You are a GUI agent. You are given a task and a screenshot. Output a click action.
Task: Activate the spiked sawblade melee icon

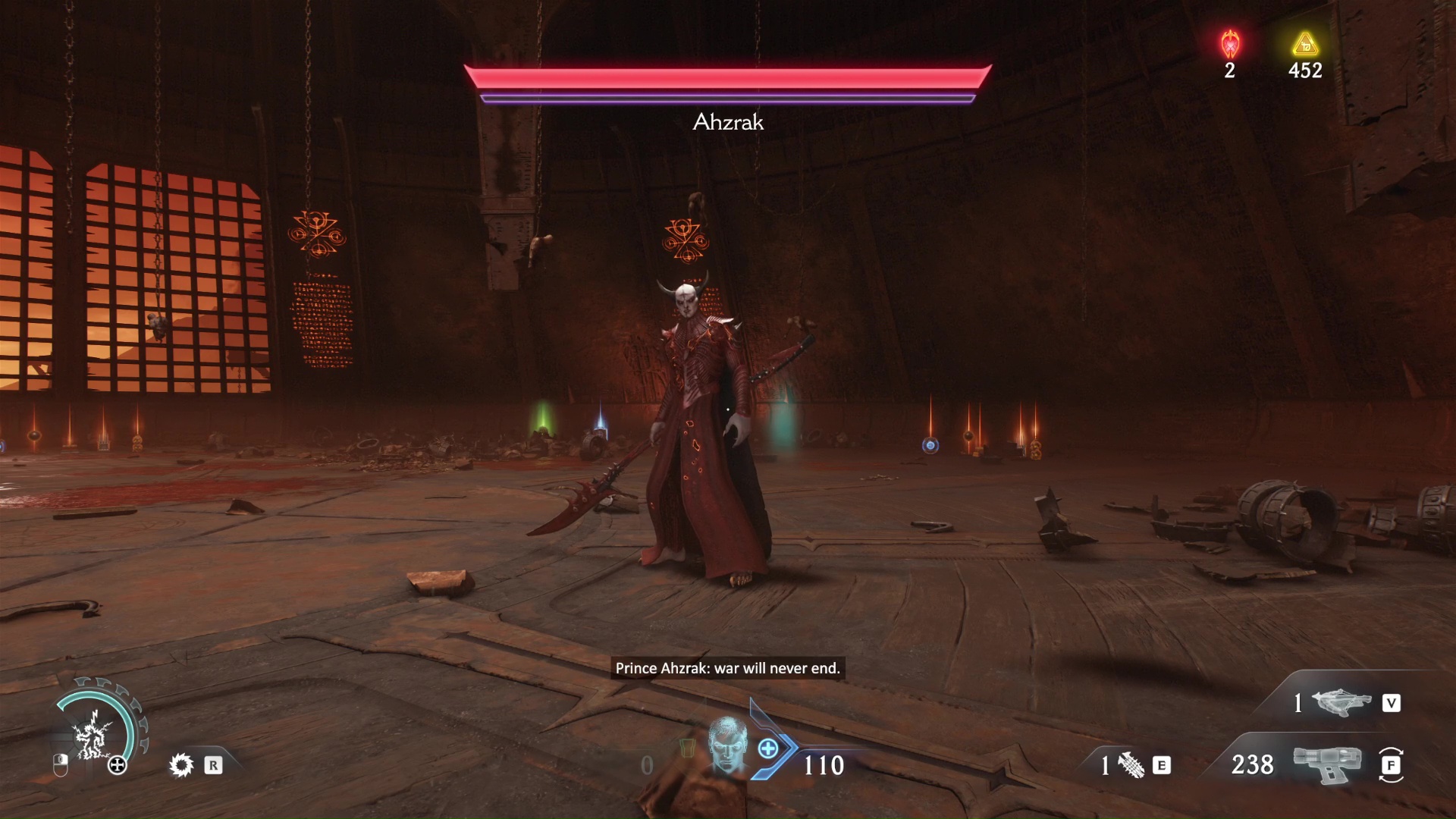(x=181, y=765)
